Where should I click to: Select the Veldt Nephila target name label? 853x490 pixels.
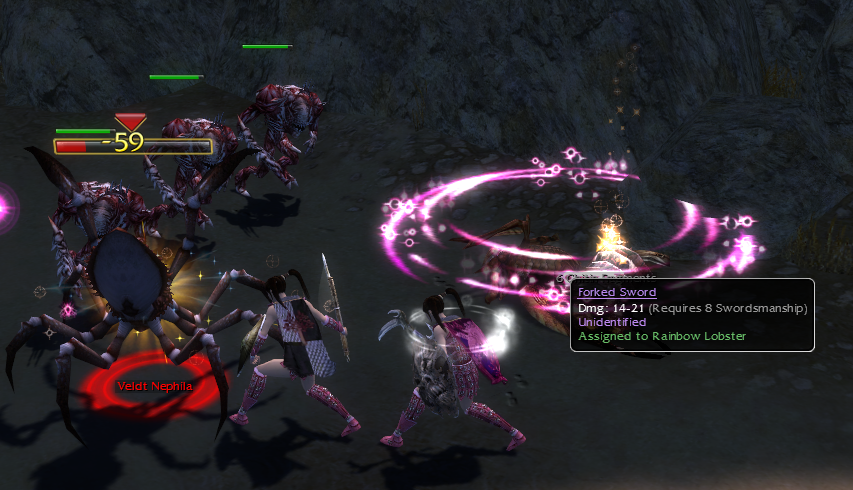pos(154,386)
